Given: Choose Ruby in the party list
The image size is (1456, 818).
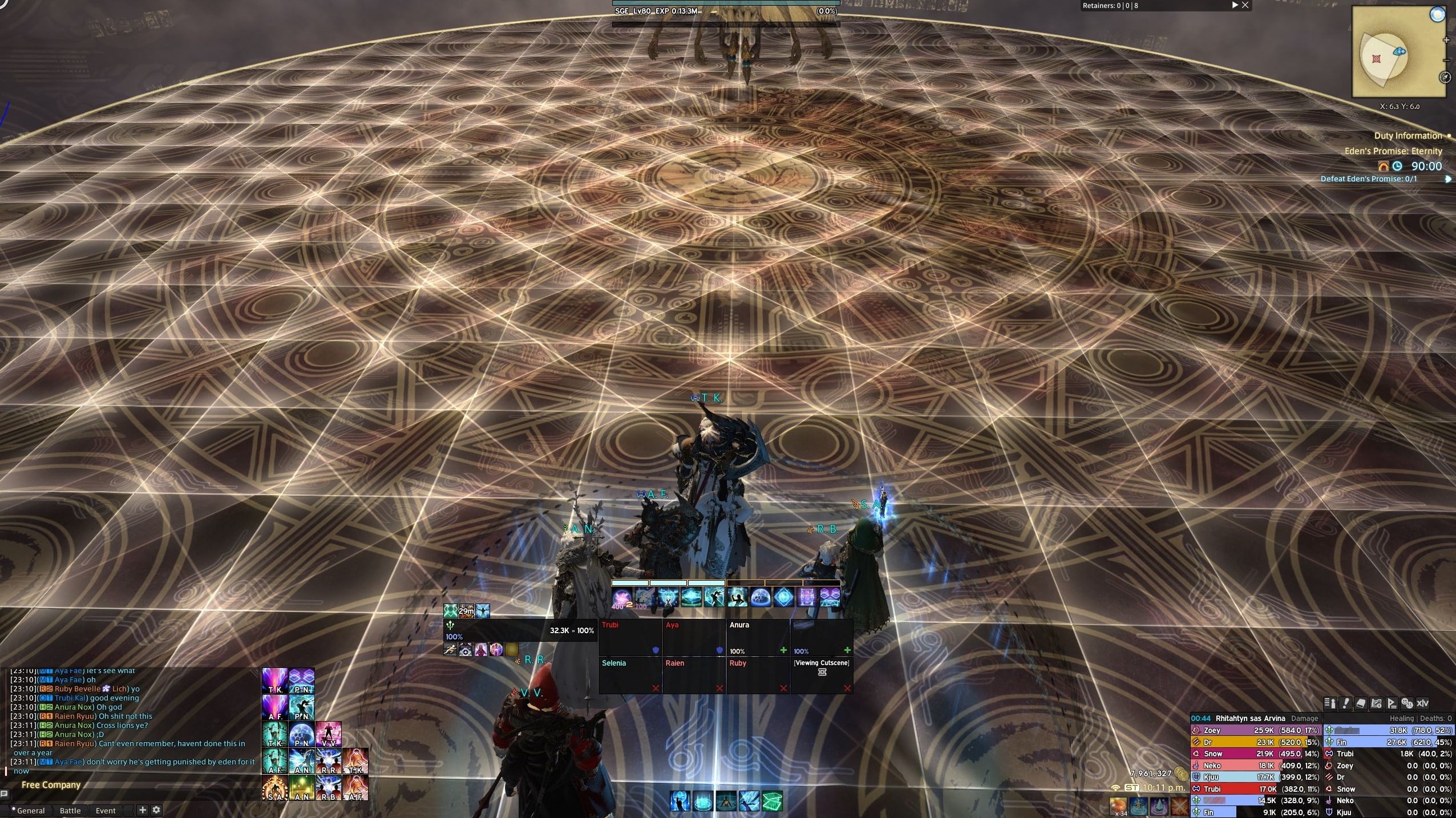Looking at the screenshot, I should click(x=758, y=675).
